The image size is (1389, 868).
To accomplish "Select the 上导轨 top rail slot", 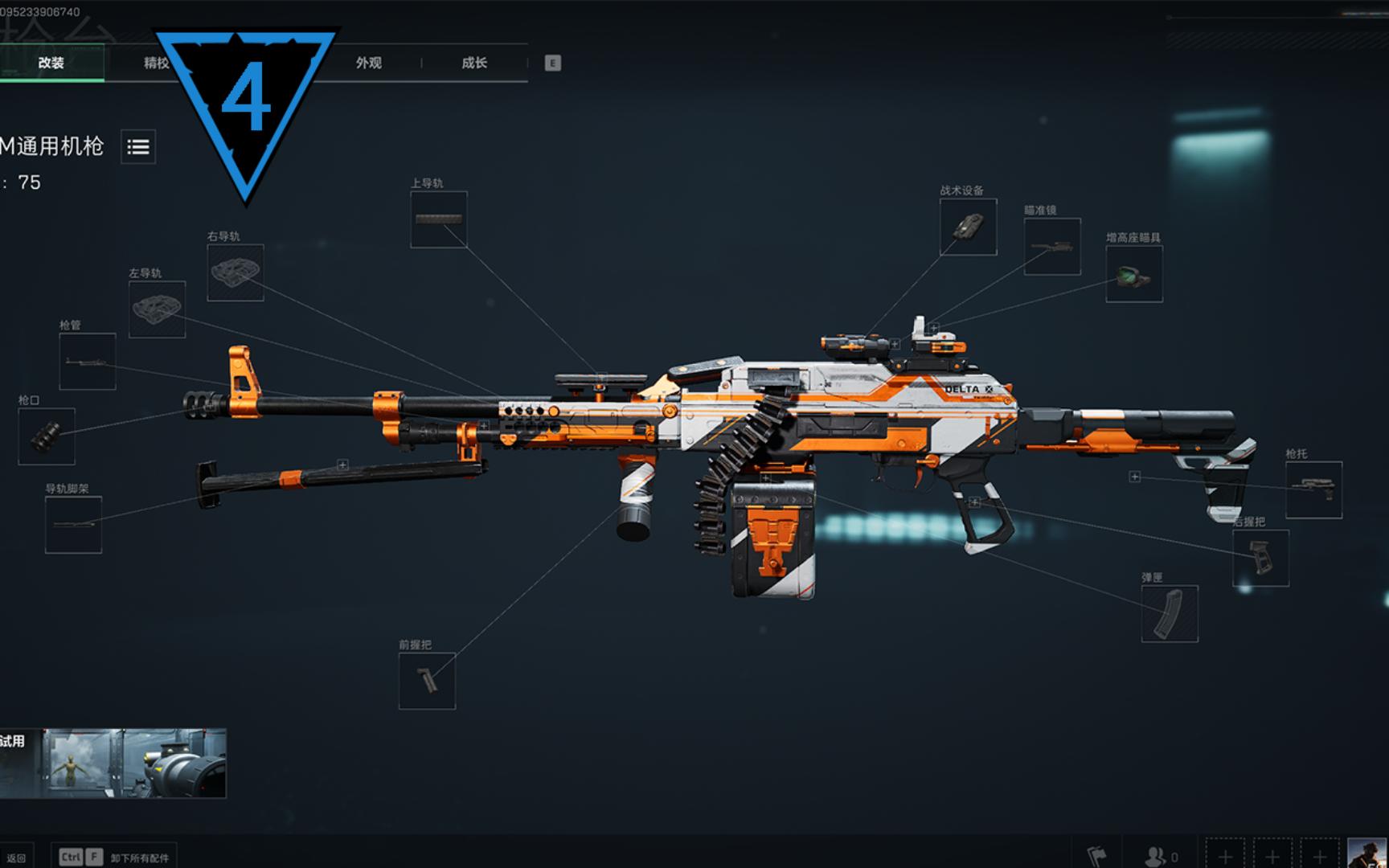I will coord(439,219).
